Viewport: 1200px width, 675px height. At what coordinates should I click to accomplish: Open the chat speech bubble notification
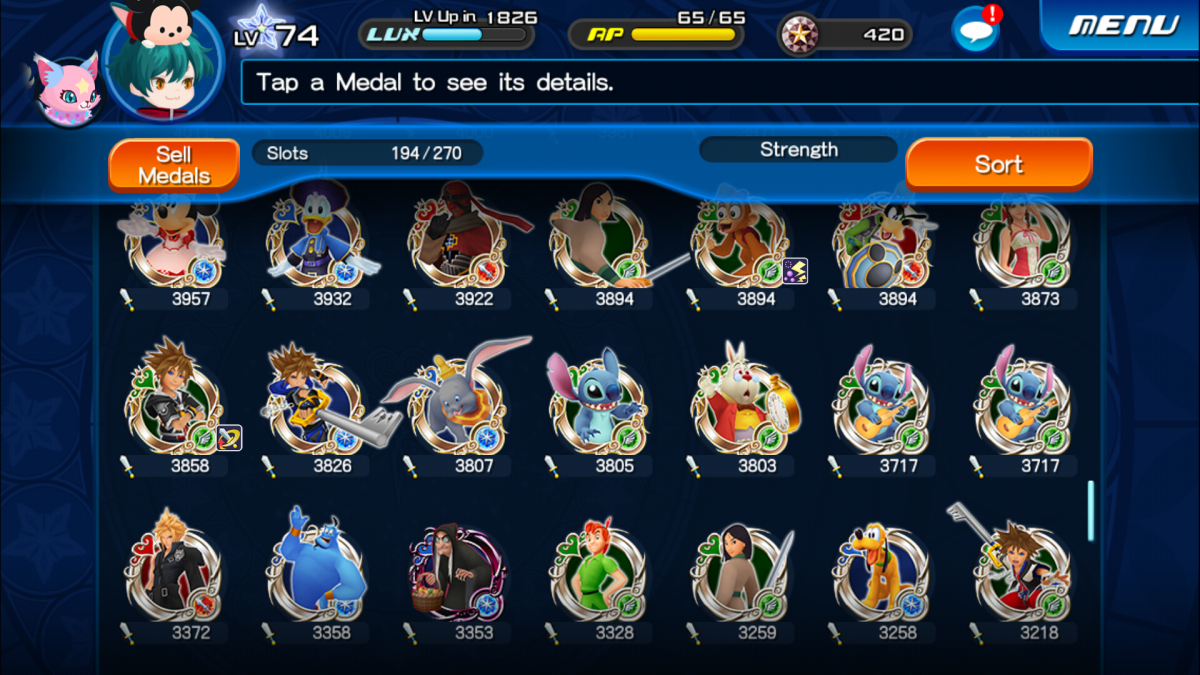tap(975, 30)
